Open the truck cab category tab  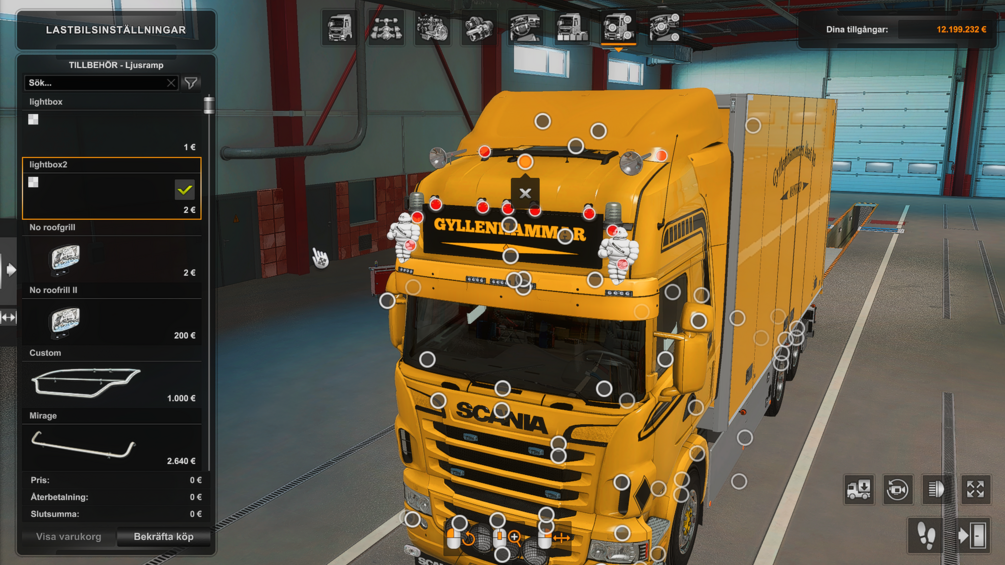(339, 28)
